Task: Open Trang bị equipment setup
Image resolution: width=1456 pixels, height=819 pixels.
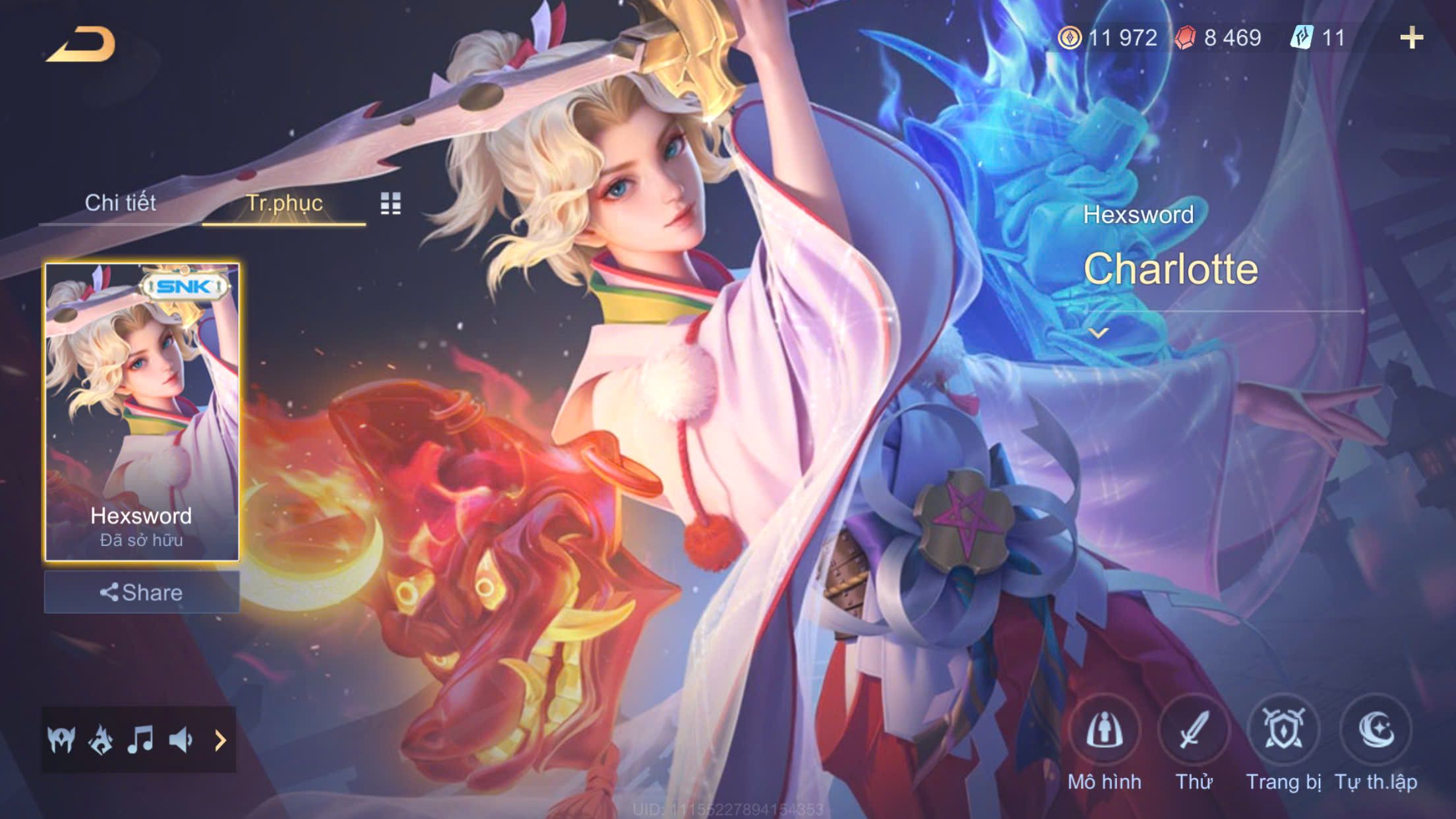Action: [x=1283, y=731]
